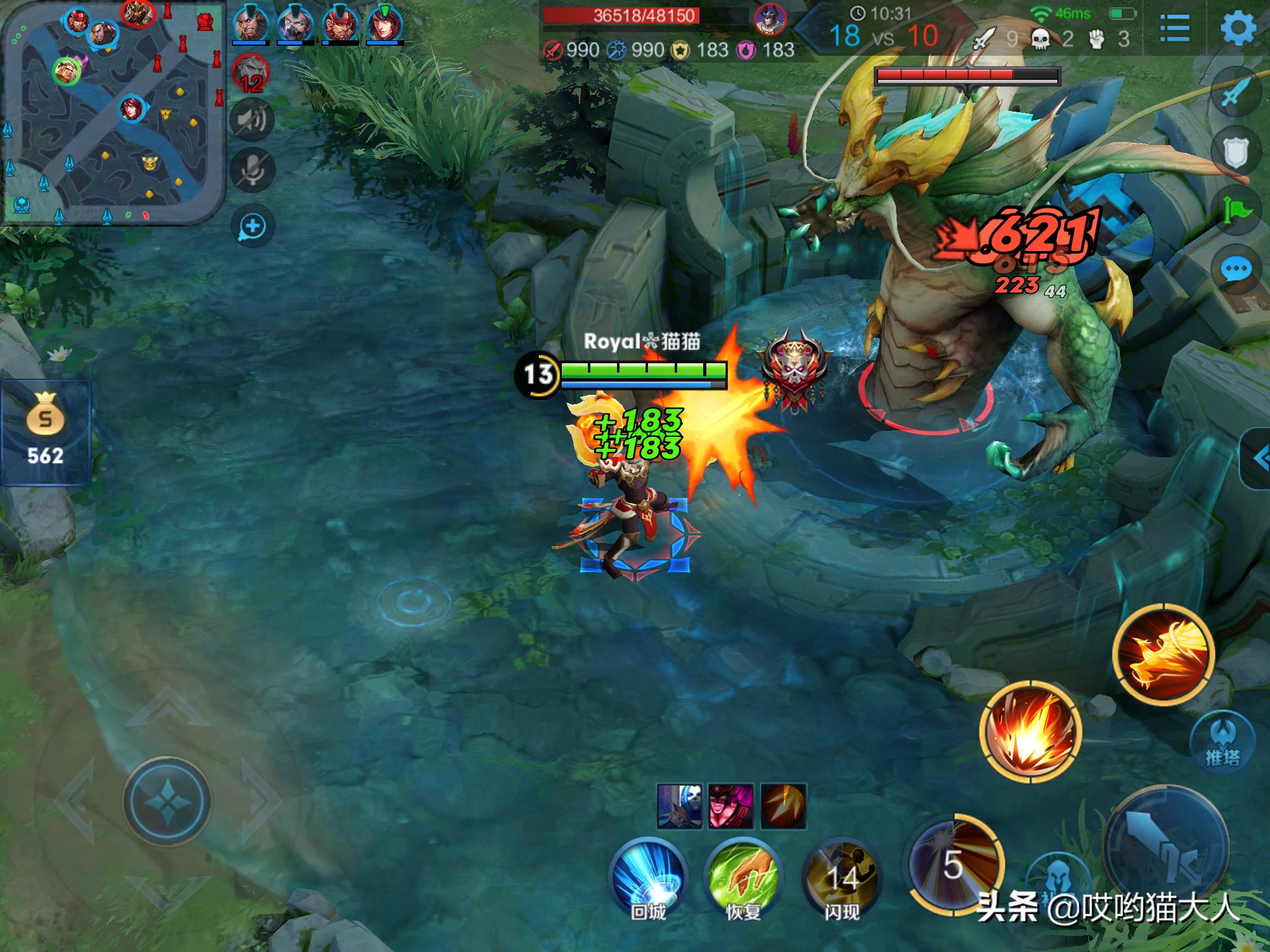This screenshot has width=1270, height=952.
Task: Open the scoreboard list icon
Action: (1174, 29)
